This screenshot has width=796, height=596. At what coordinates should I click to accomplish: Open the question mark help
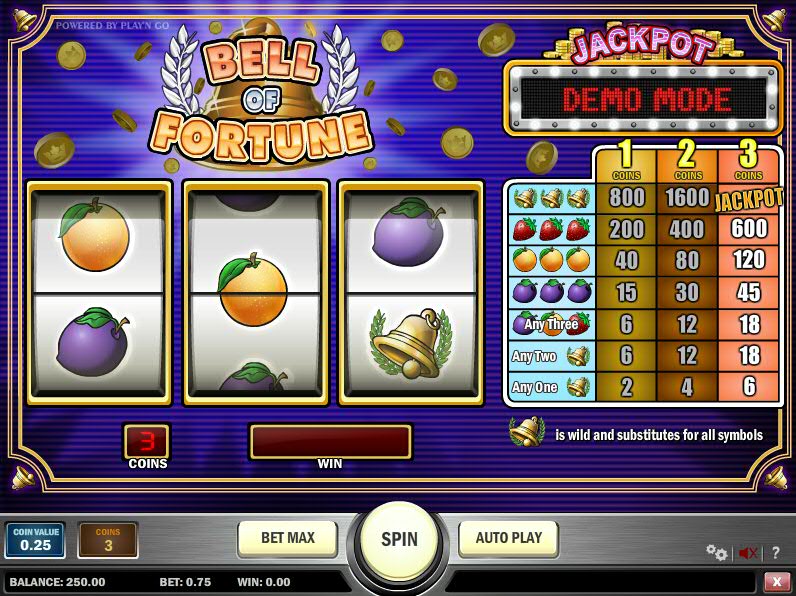(x=776, y=552)
